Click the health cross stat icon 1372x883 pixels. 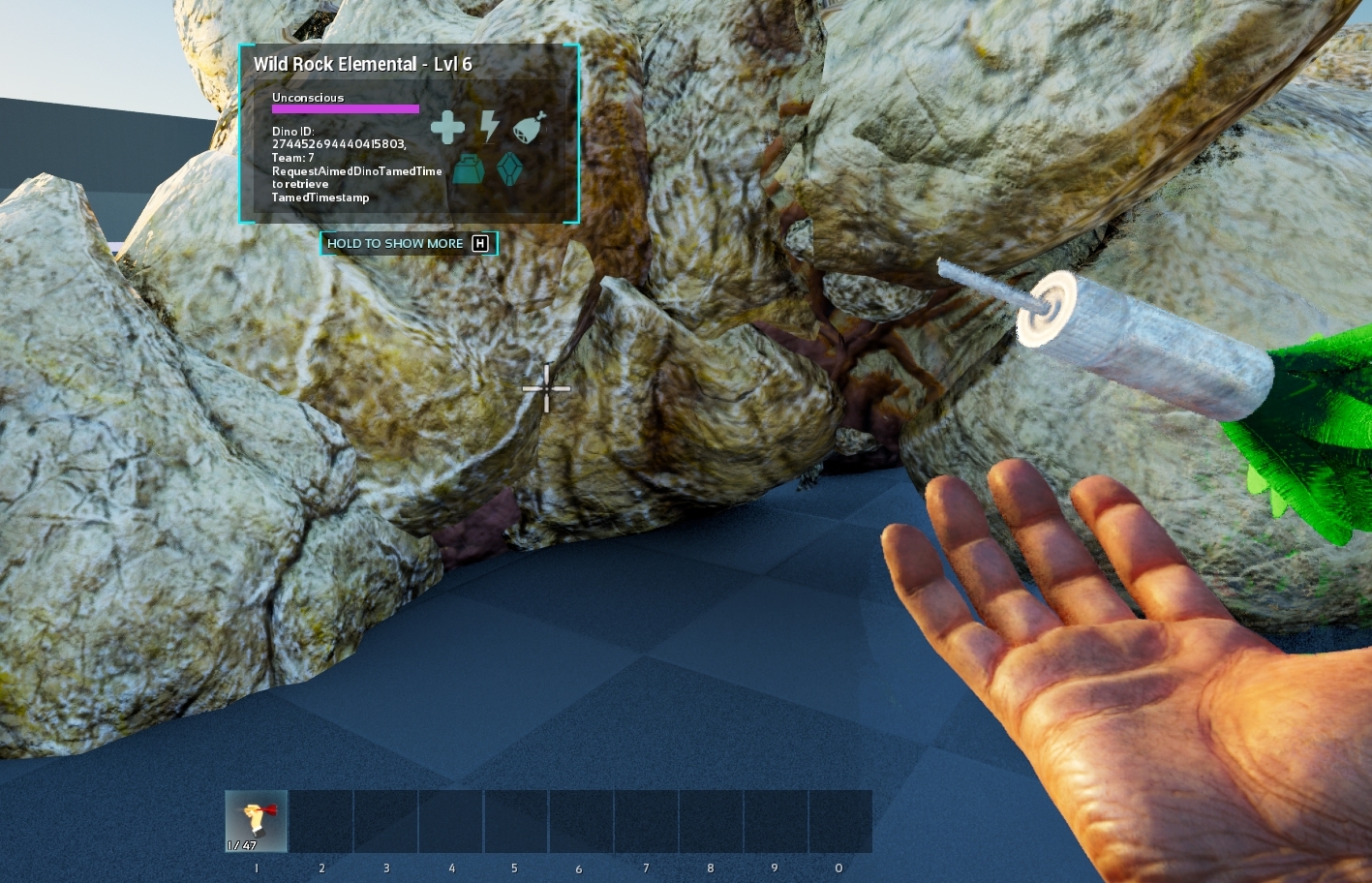447,127
